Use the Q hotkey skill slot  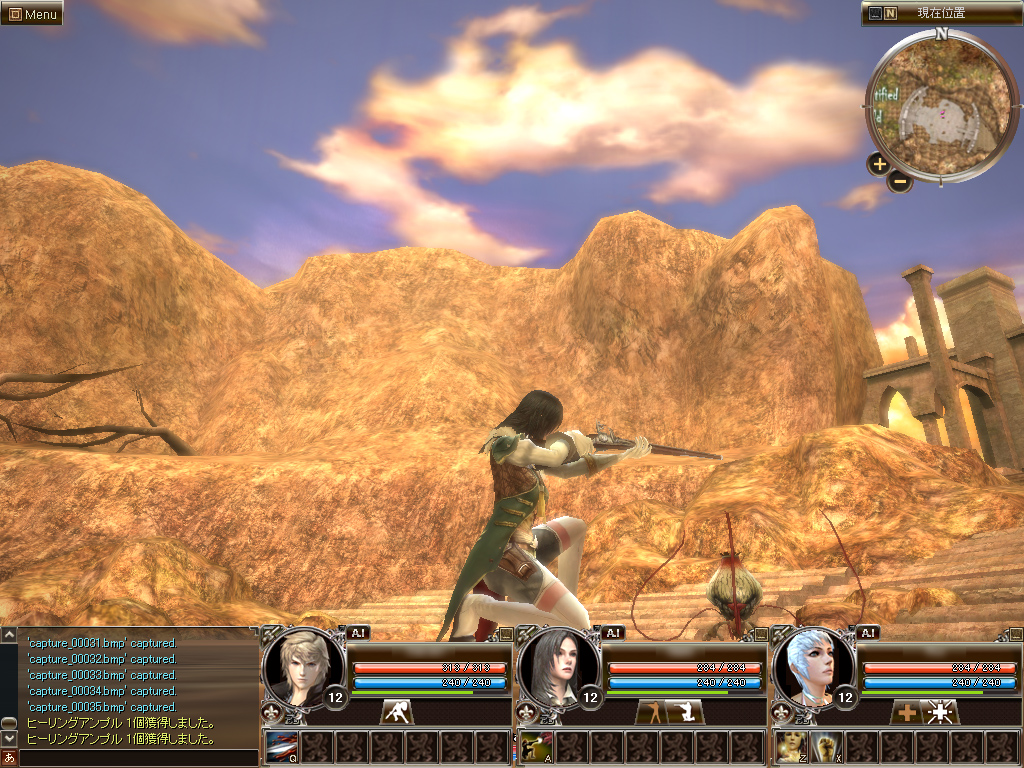pos(281,747)
